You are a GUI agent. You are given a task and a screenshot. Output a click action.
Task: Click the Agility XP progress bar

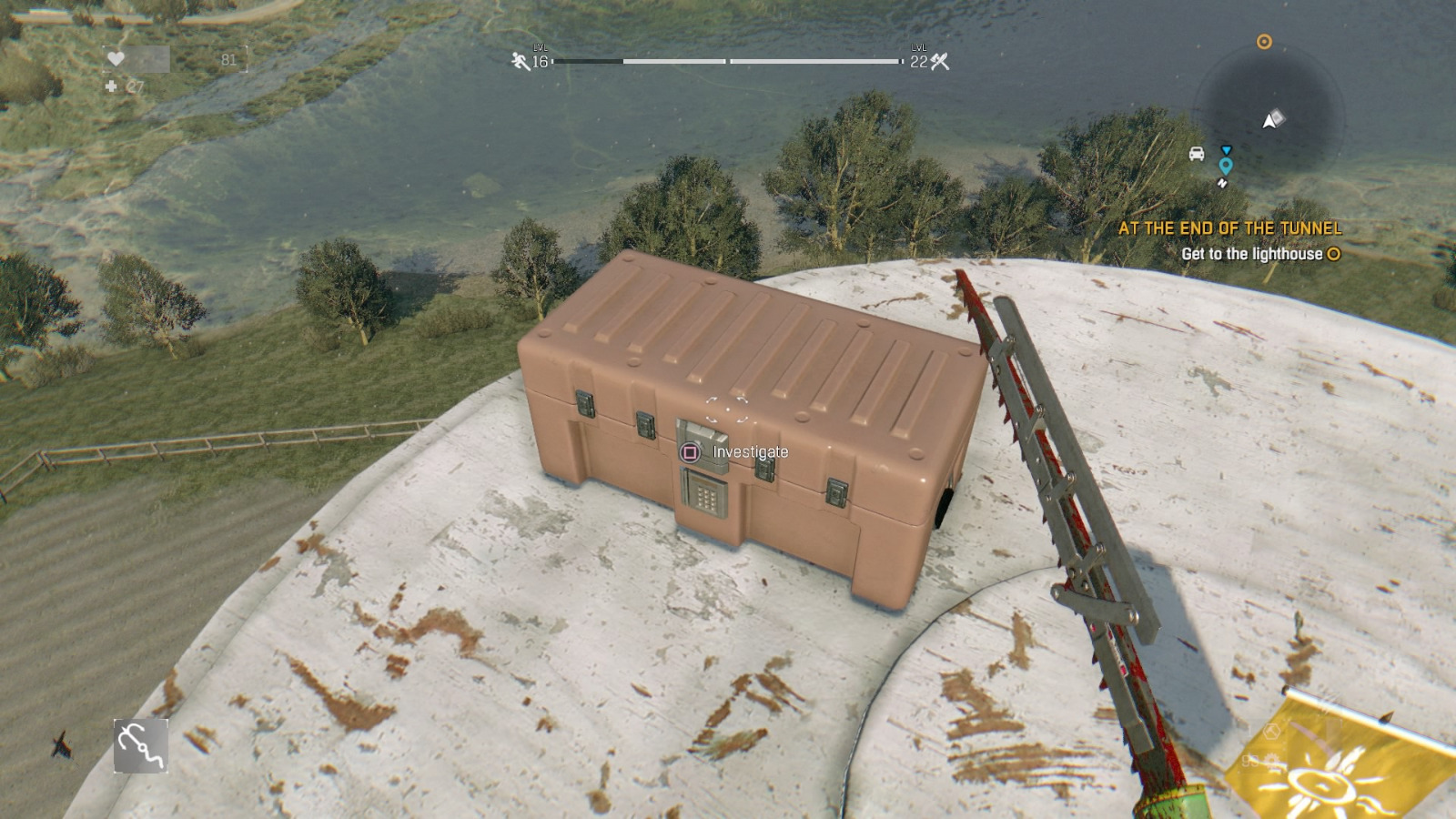637,63
